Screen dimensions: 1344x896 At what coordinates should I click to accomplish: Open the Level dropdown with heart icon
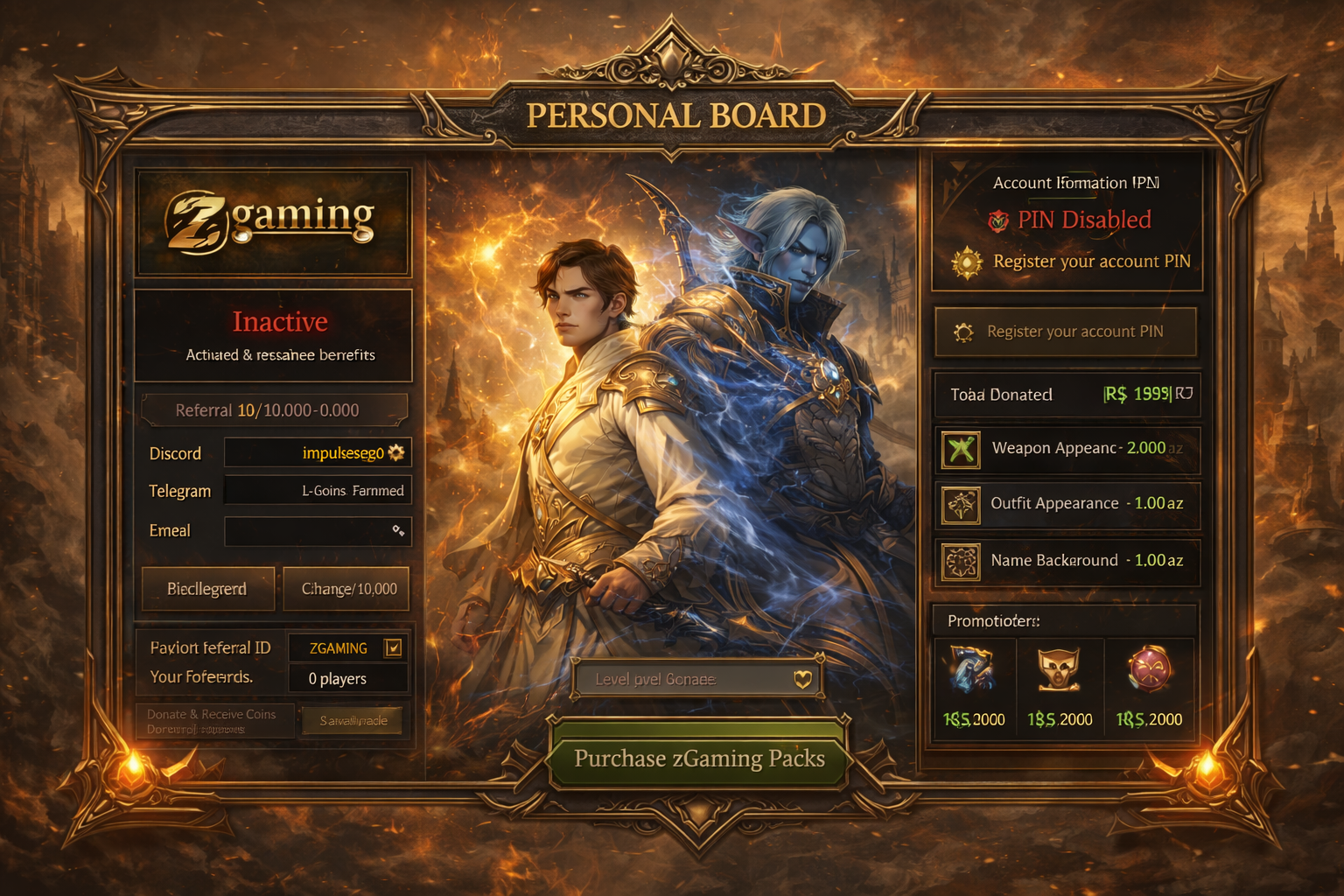[696, 679]
